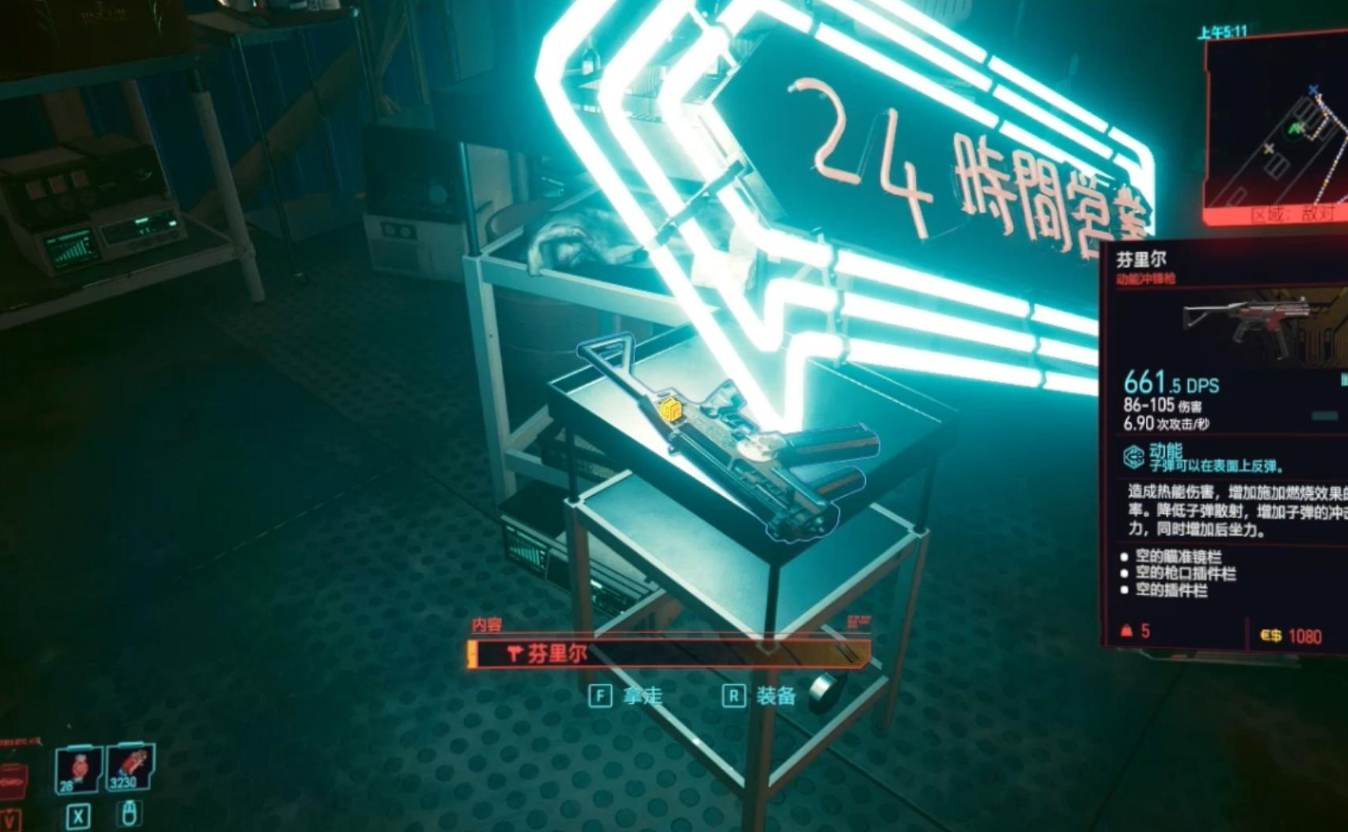Toggle the empty scope slot 空的瞄准镜栏 bullet
The height and width of the screenshot is (832, 1348).
(1123, 557)
